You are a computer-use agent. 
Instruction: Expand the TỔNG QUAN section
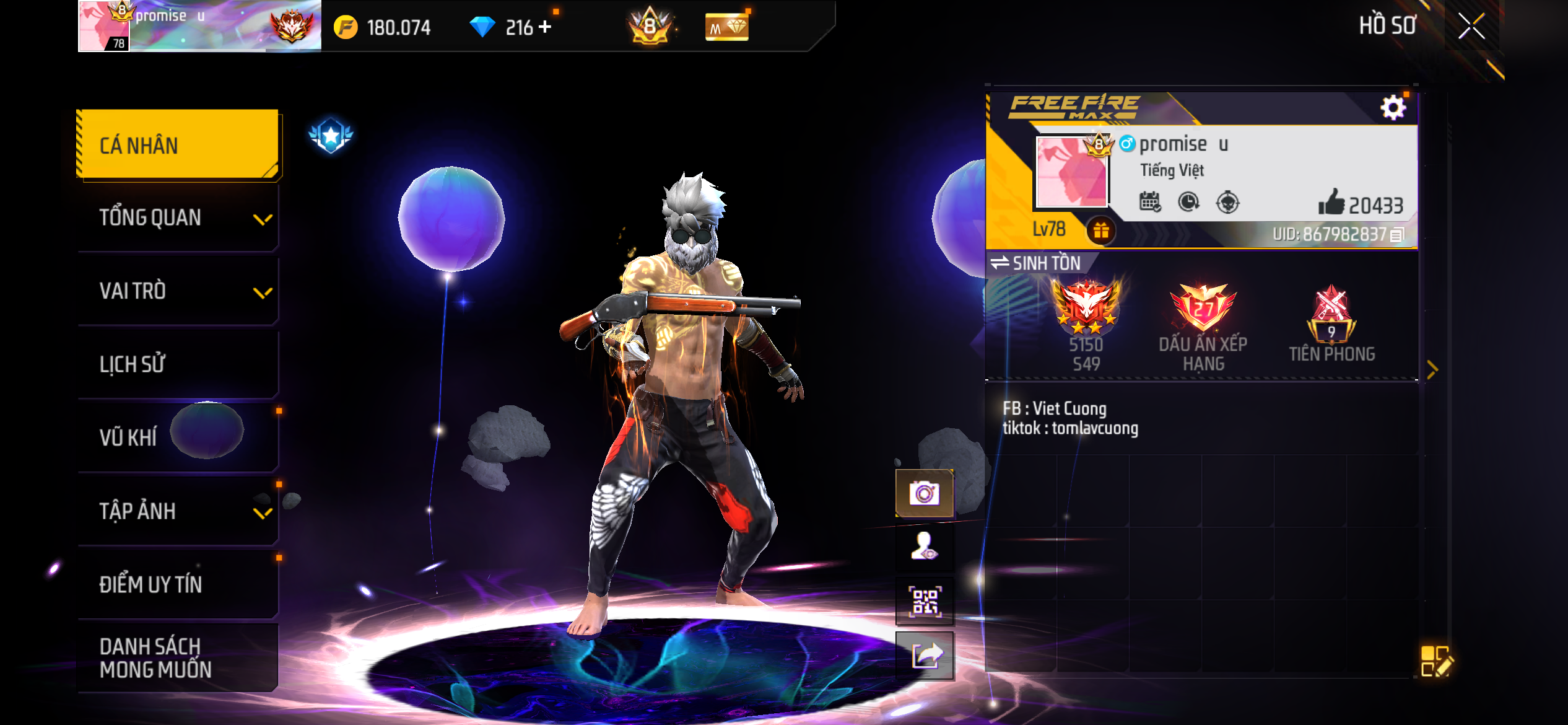[178, 218]
